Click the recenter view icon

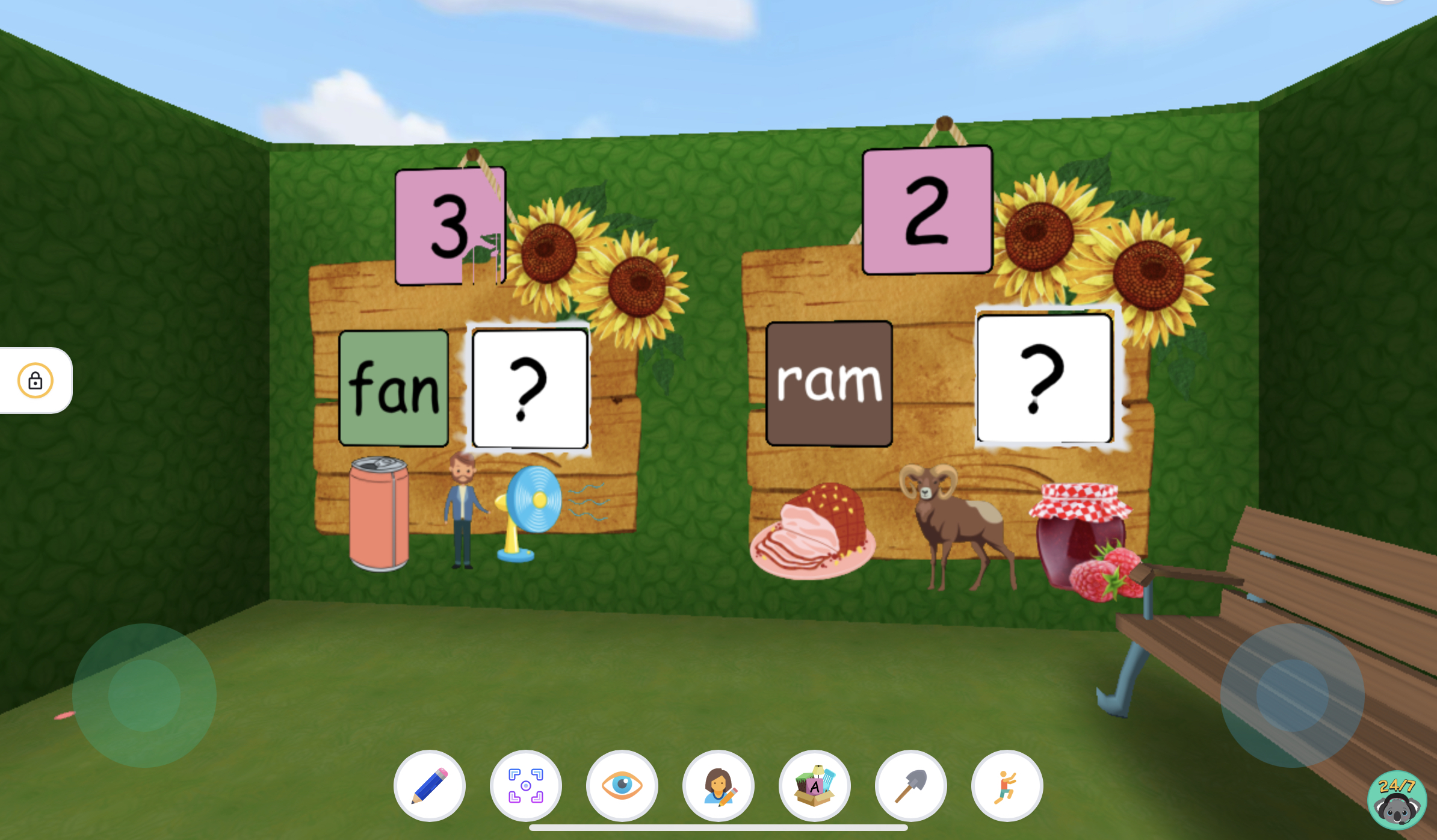point(525,785)
